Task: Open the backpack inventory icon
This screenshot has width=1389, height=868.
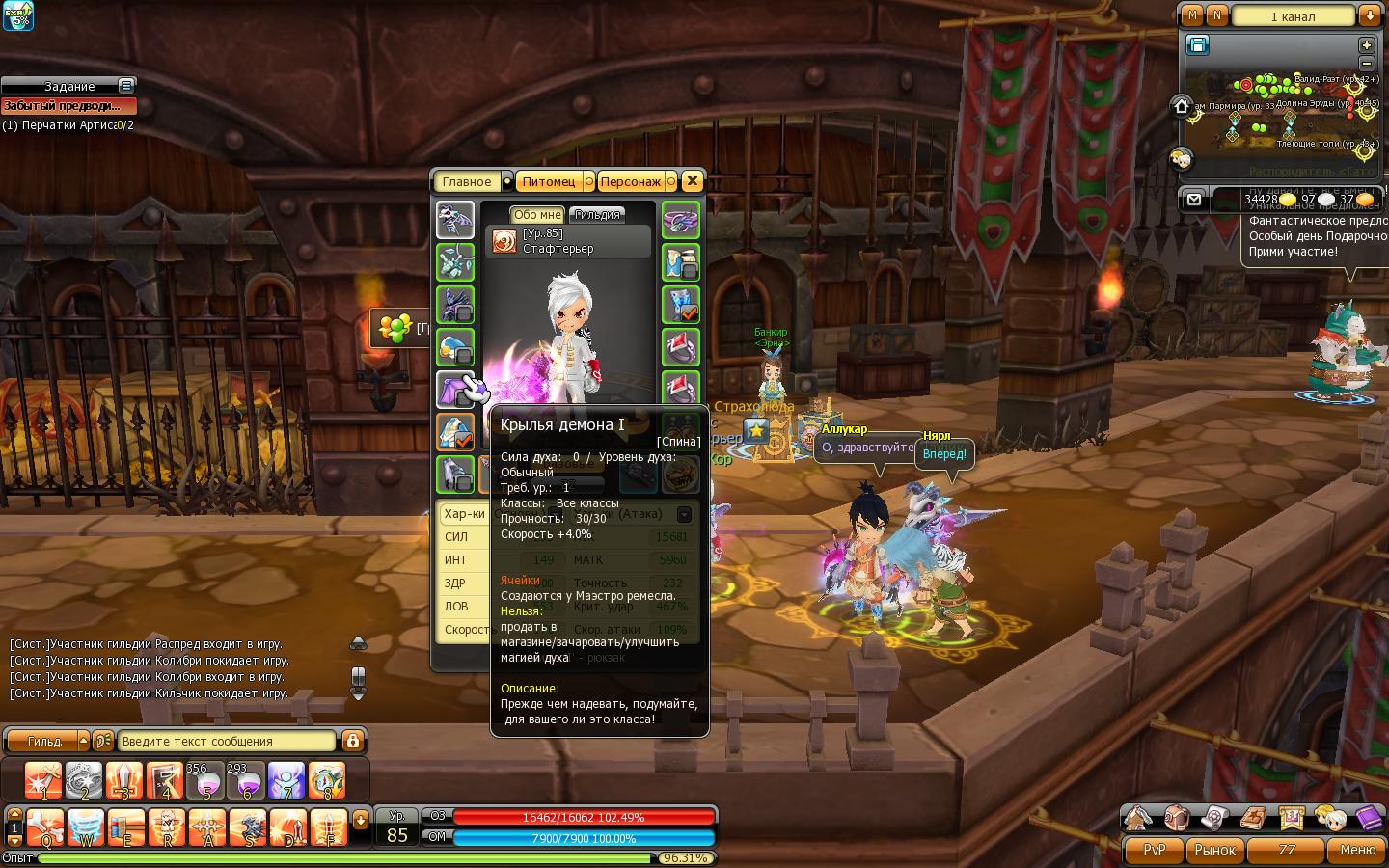Action: [1175, 819]
